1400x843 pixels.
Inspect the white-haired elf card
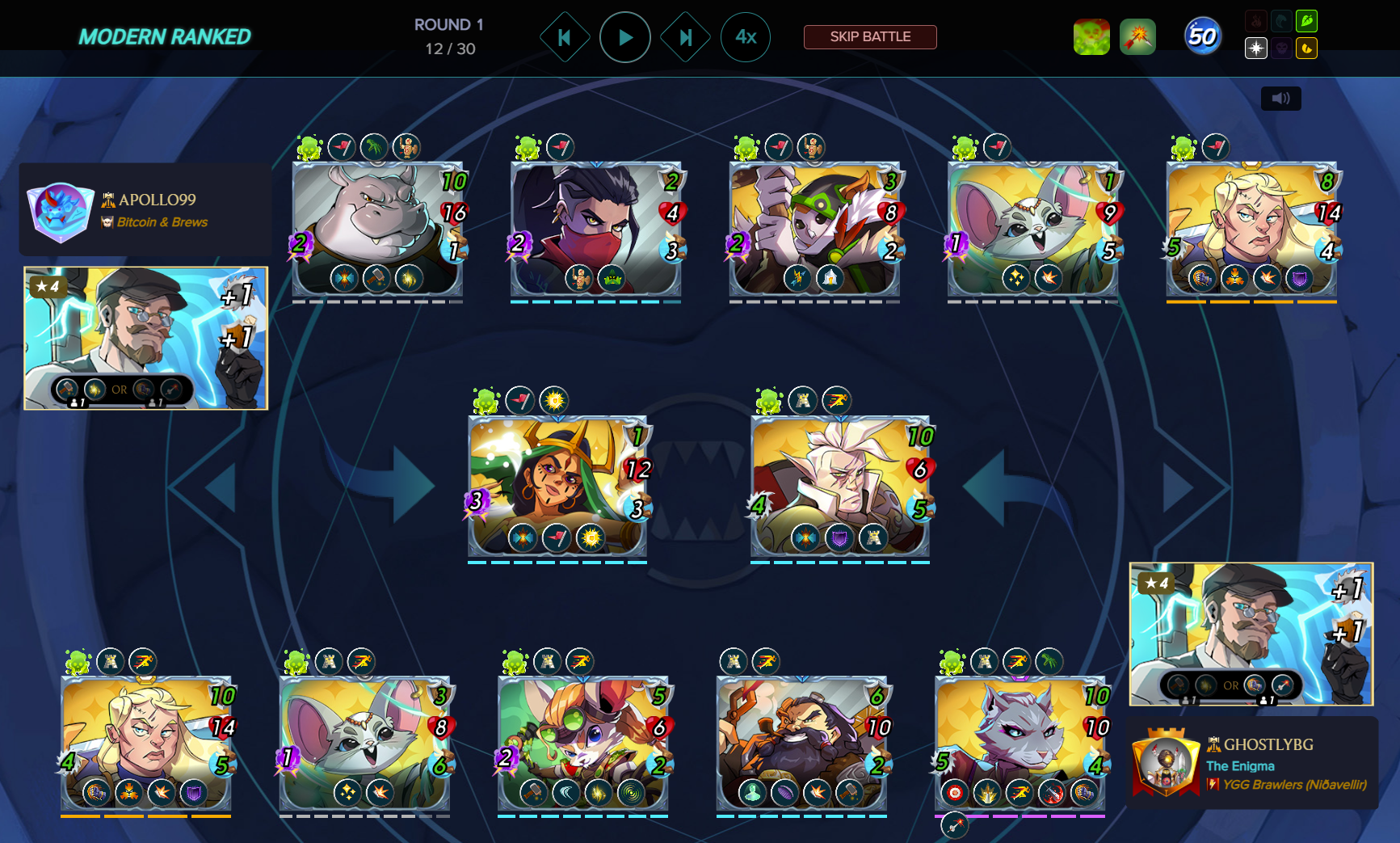click(x=840, y=485)
